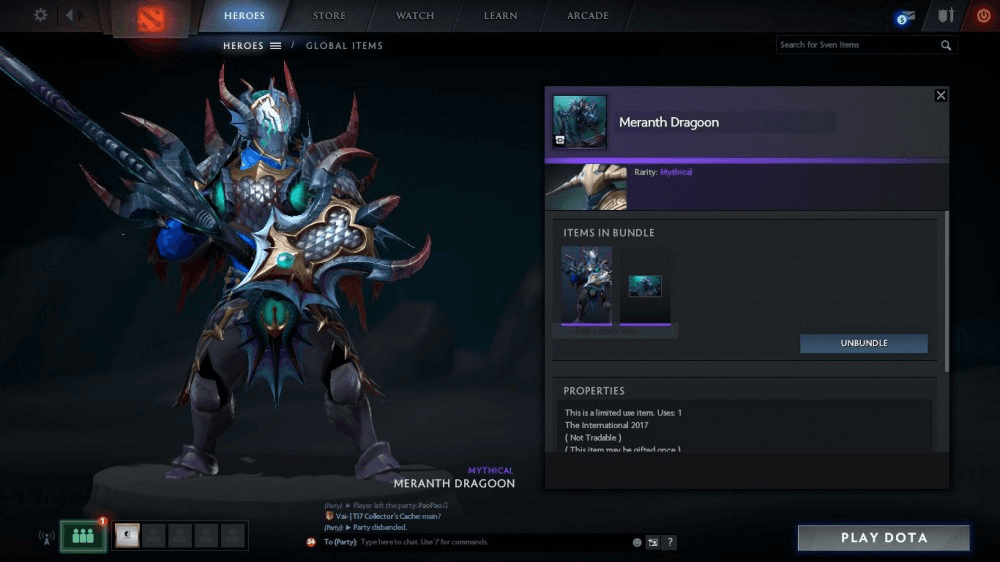Go to the Arcade tab
This screenshot has height=562, width=1000.
pyautogui.click(x=588, y=16)
